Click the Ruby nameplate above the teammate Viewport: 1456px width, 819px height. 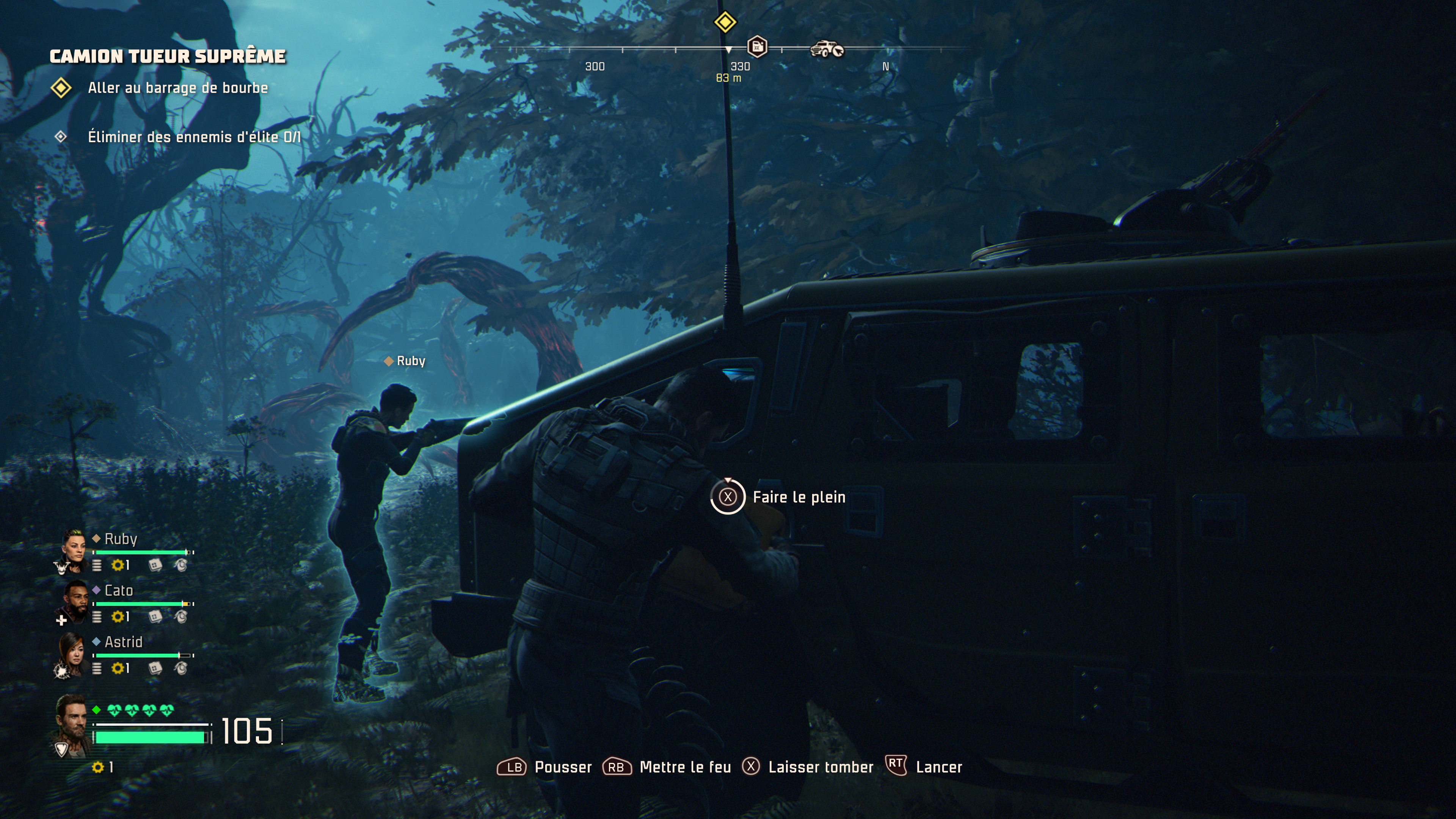pos(405,361)
